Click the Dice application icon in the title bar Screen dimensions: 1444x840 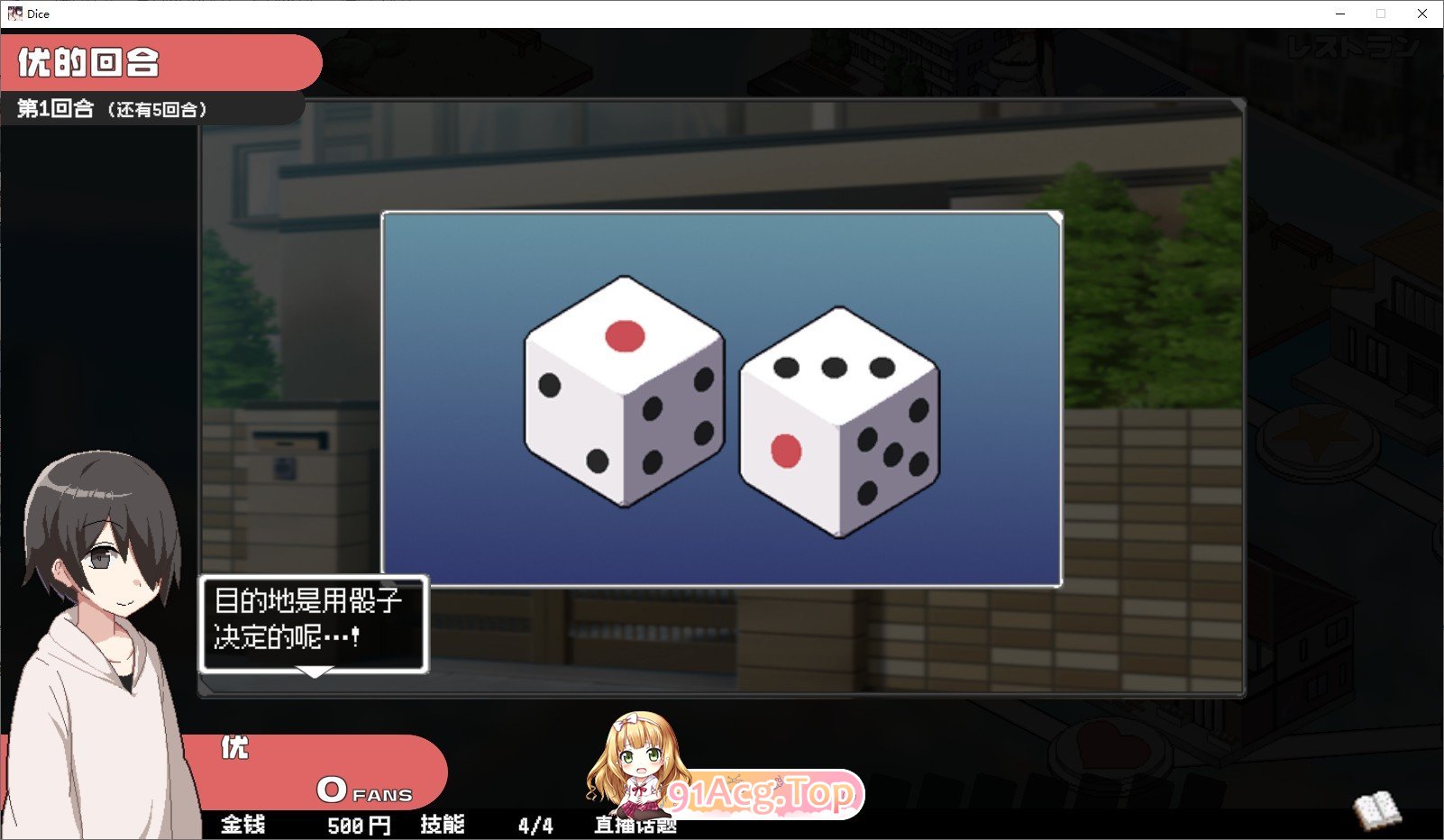15,14
